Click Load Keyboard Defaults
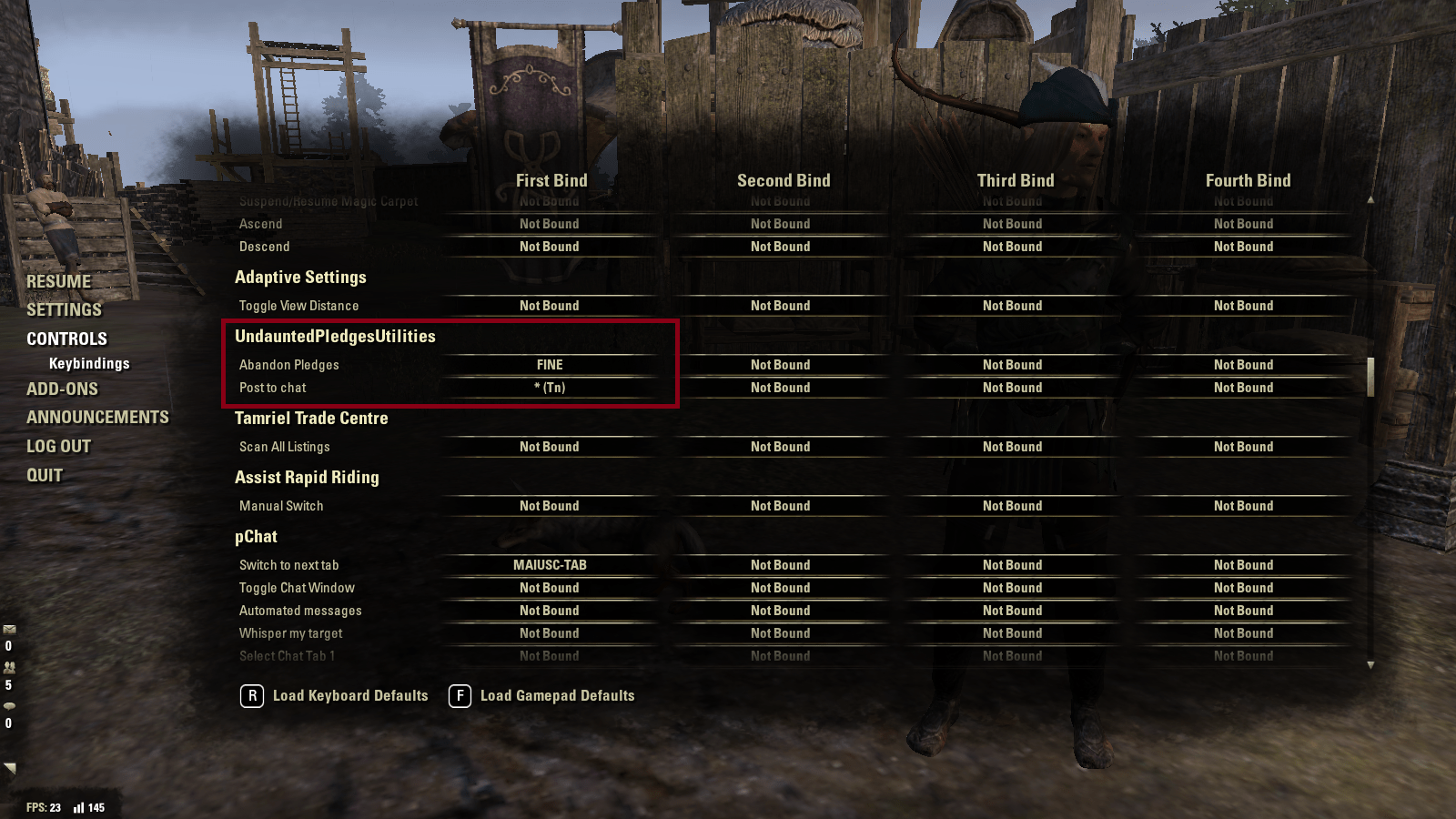This screenshot has height=819, width=1456. [x=349, y=696]
